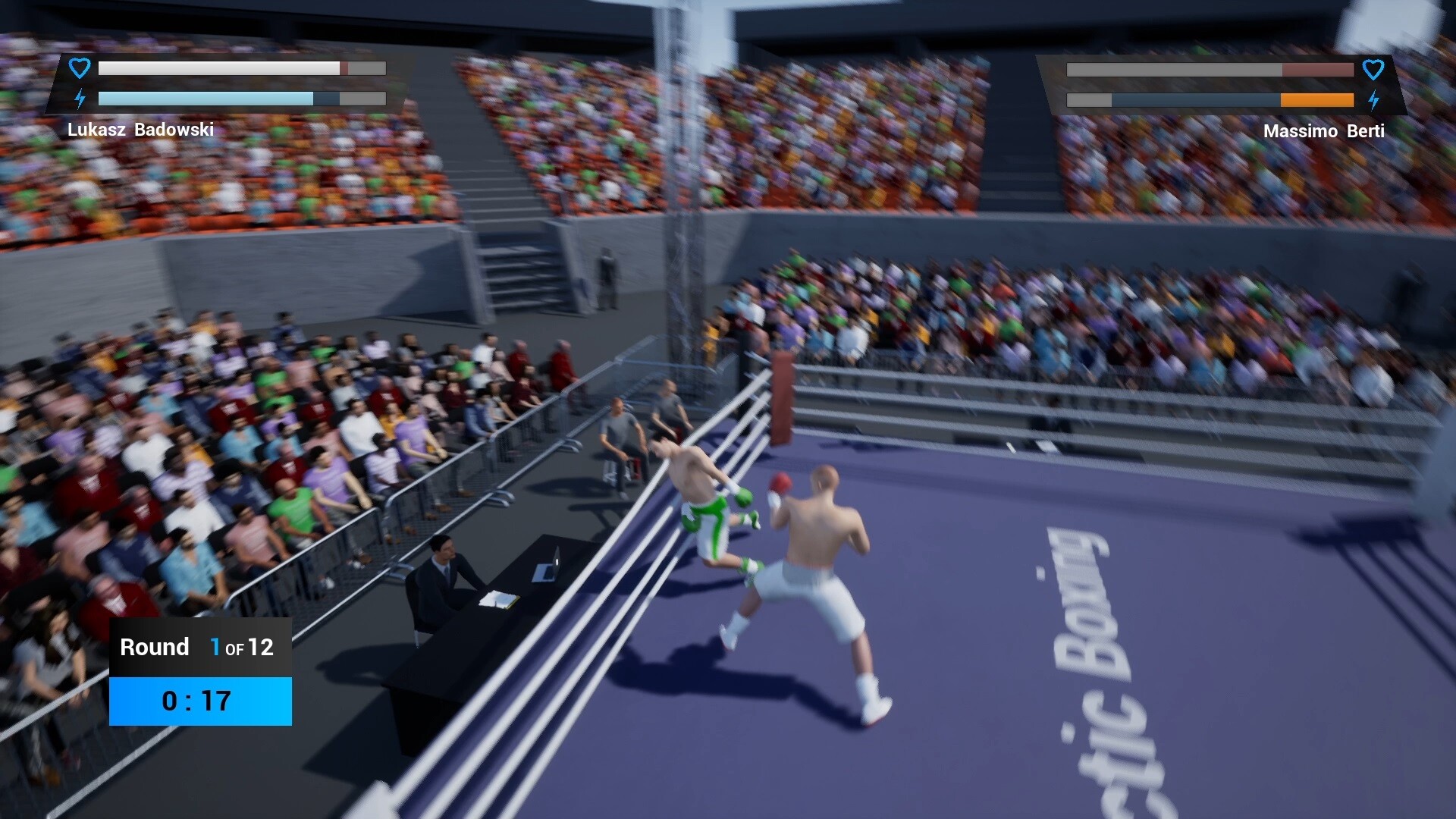This screenshot has width=1456, height=819.
Task: Click Lukasz Badowski's lightning stamina icon
Action: (x=79, y=99)
